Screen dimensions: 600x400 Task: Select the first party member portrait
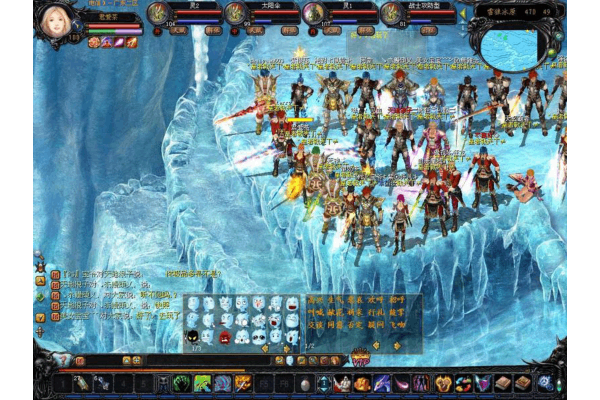(157, 12)
